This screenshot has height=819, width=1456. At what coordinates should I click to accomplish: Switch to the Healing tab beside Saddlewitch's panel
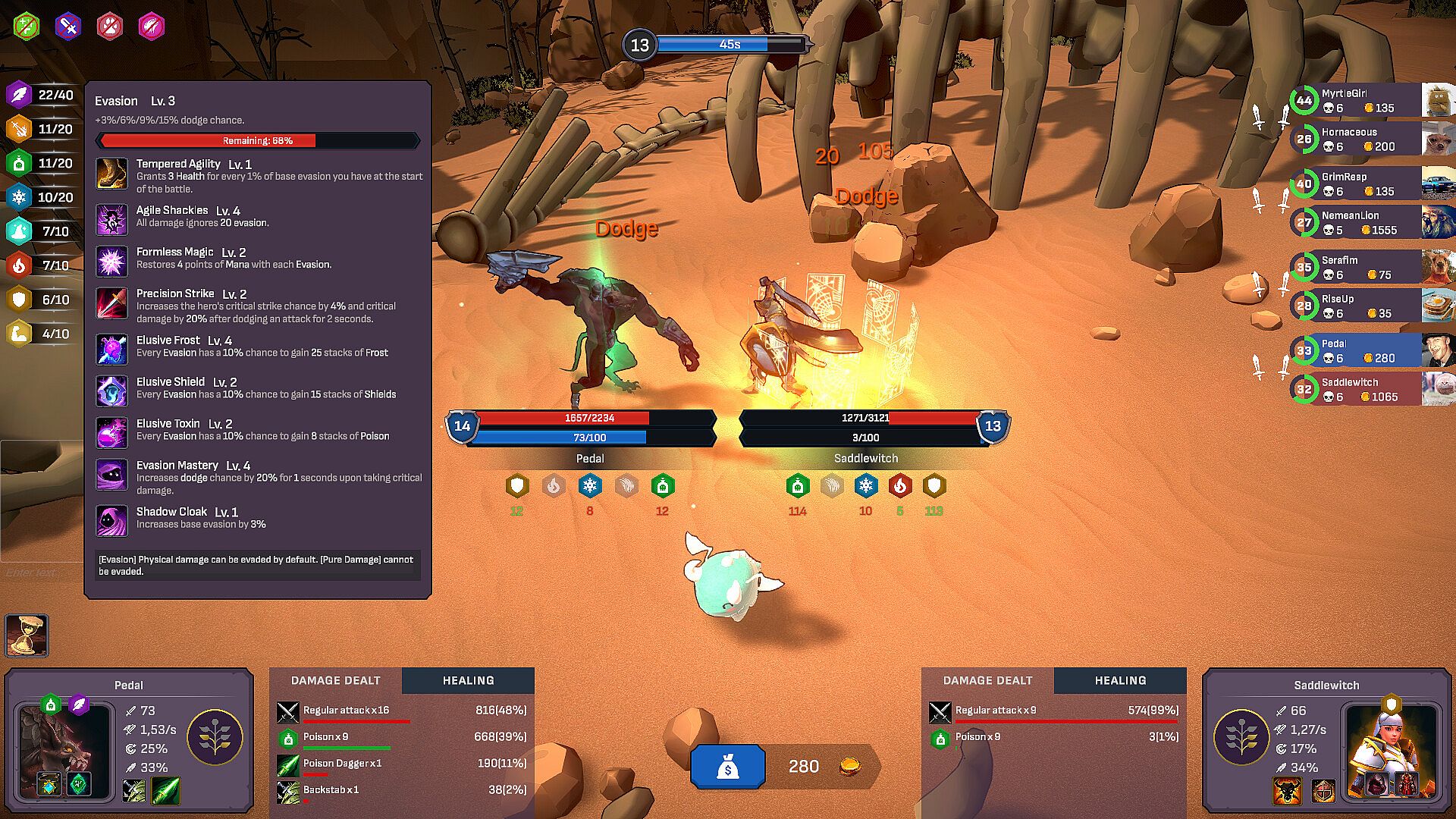[1120, 681]
